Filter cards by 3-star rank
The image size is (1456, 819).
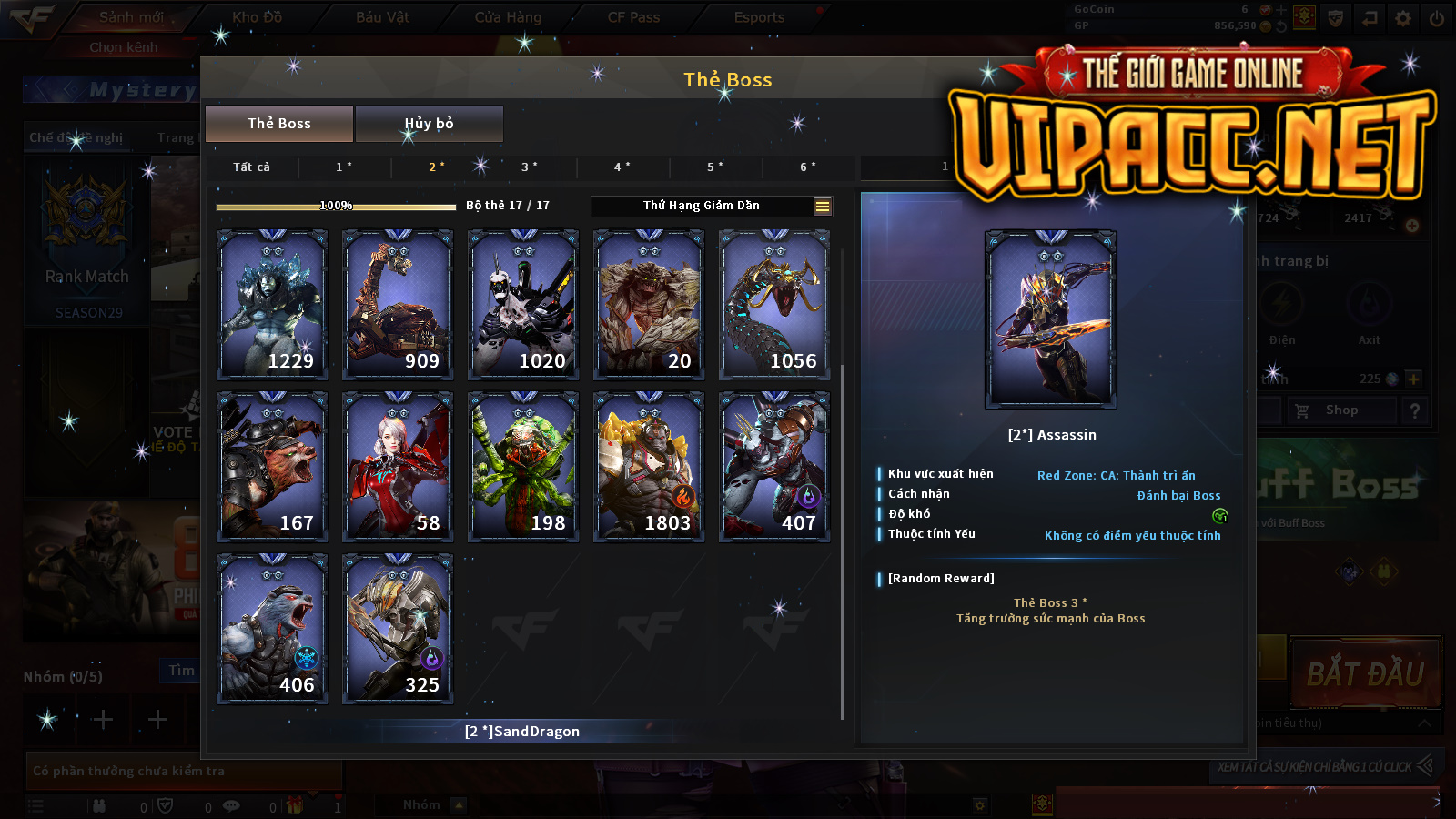[x=530, y=167]
